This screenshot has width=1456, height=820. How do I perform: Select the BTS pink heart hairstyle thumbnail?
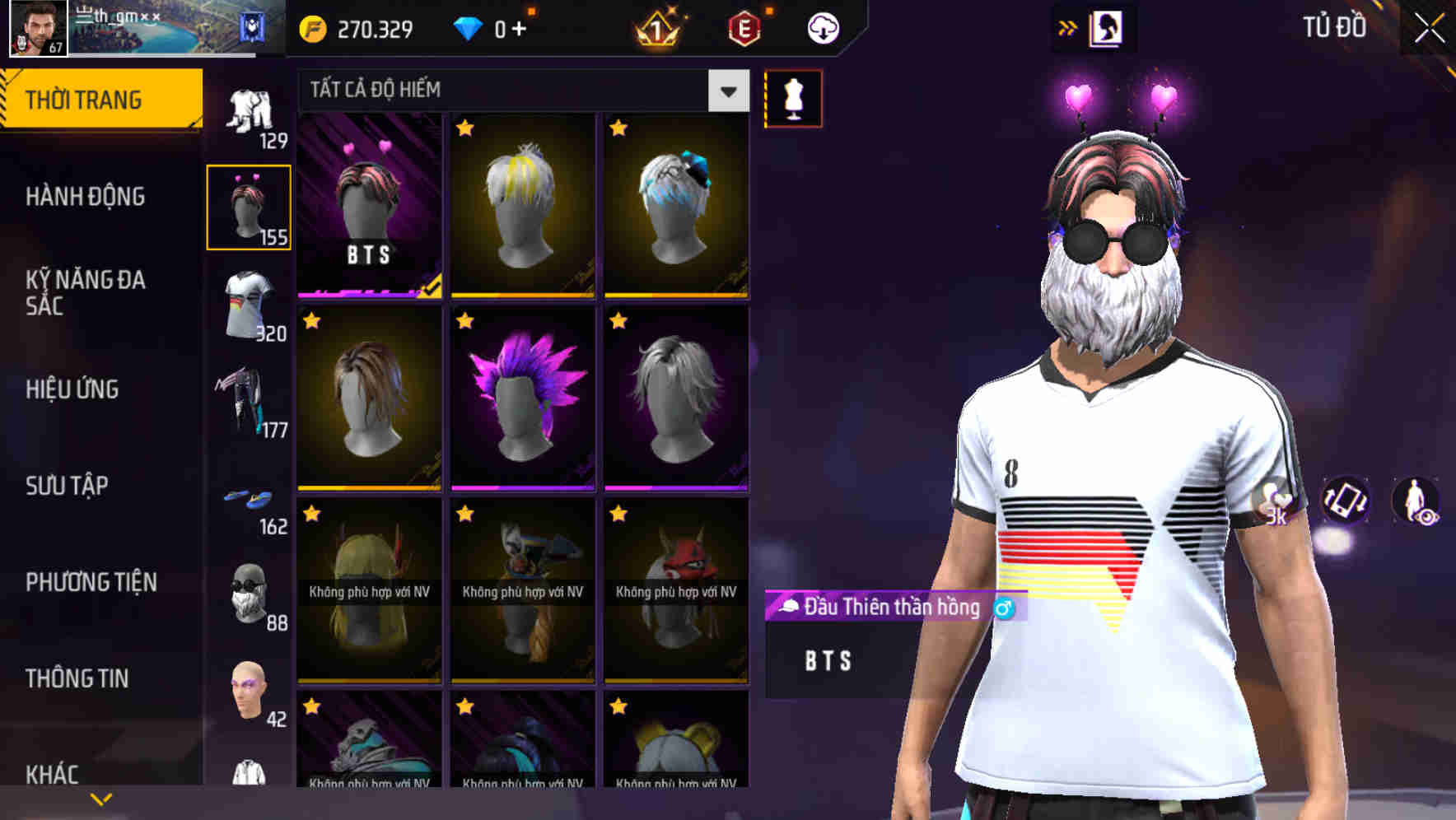(368, 204)
